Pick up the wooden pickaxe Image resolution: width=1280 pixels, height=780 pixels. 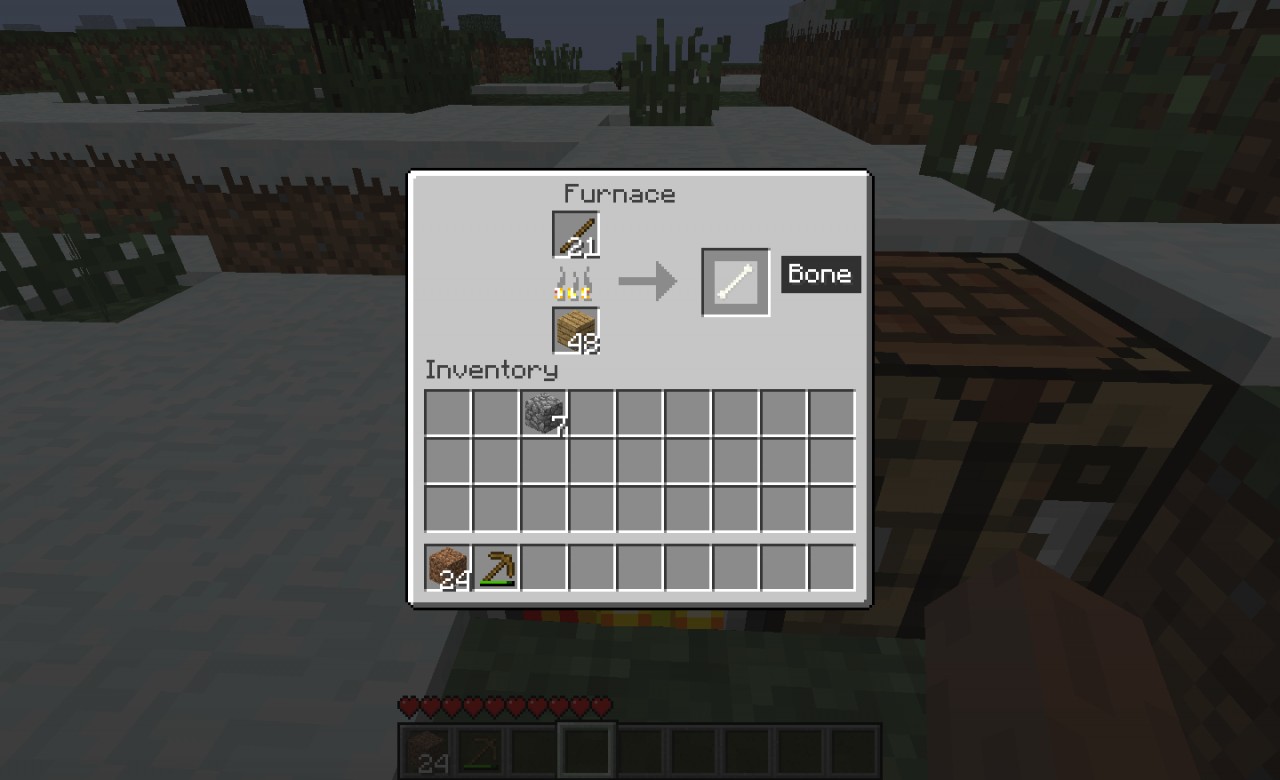[x=496, y=568]
